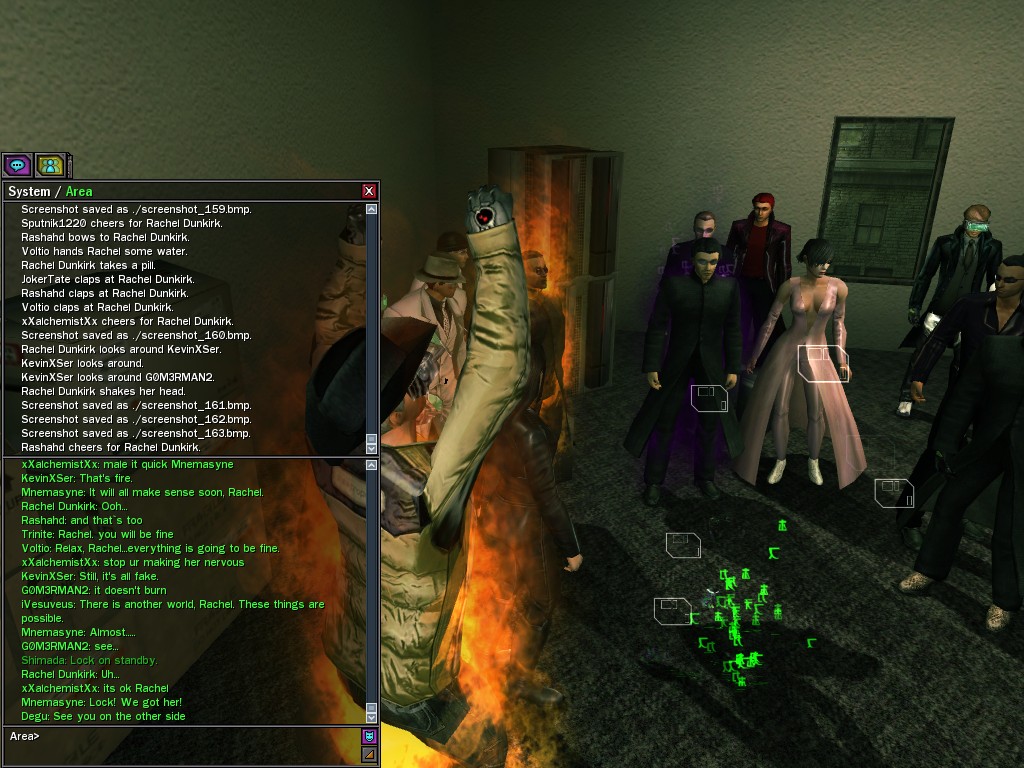Open the yellow people/social tab
The width and height of the screenshot is (1024, 768).
point(50,165)
